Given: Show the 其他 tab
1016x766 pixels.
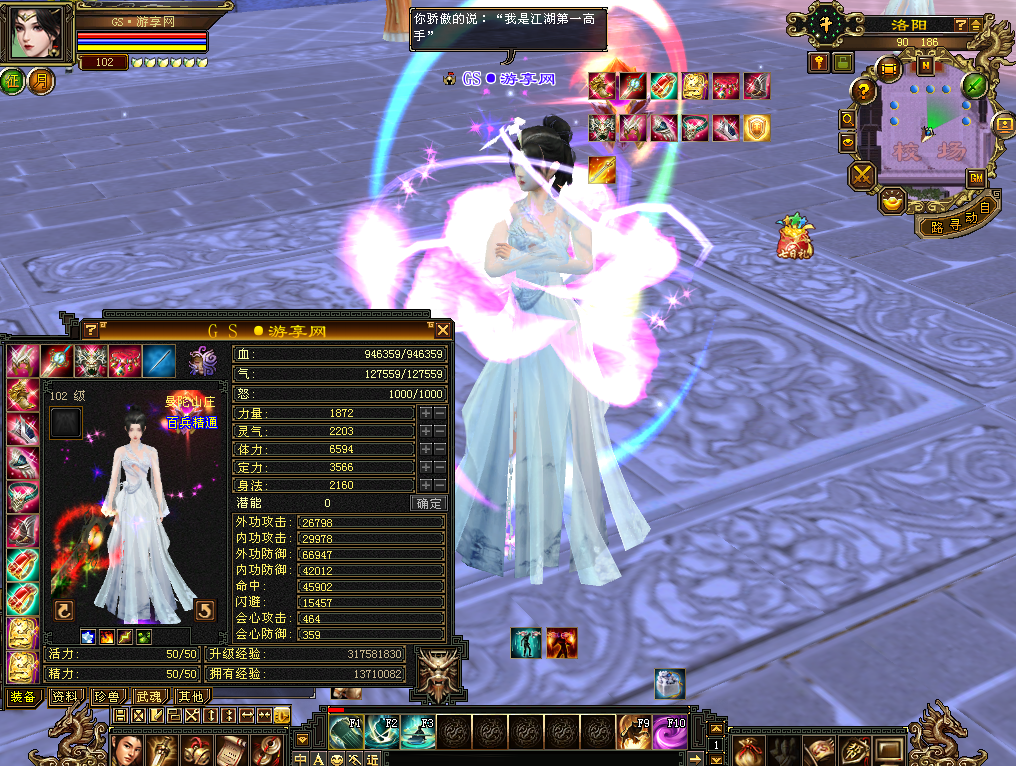Looking at the screenshot, I should (x=190, y=696).
